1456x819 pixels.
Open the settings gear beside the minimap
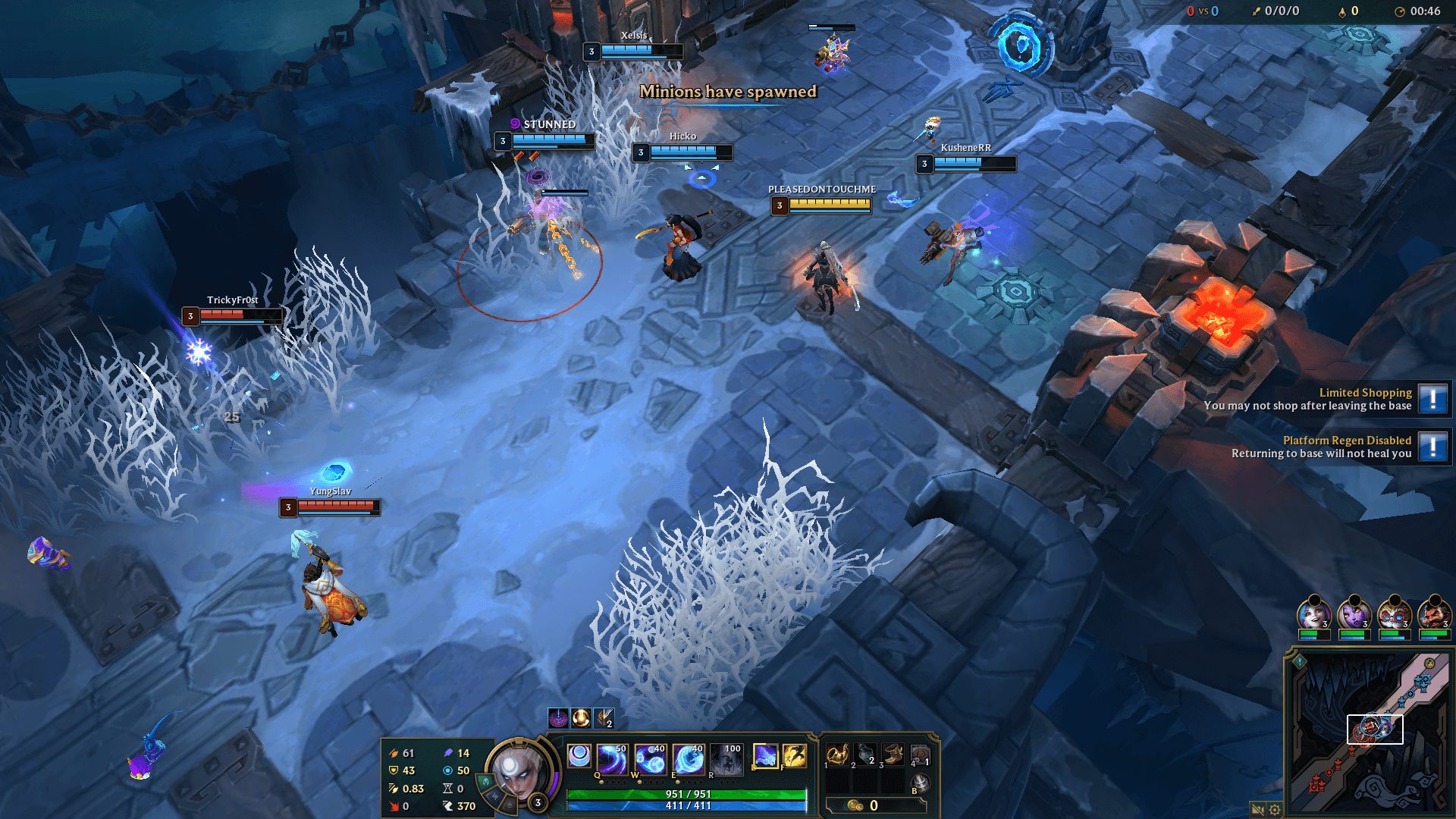[x=1275, y=809]
